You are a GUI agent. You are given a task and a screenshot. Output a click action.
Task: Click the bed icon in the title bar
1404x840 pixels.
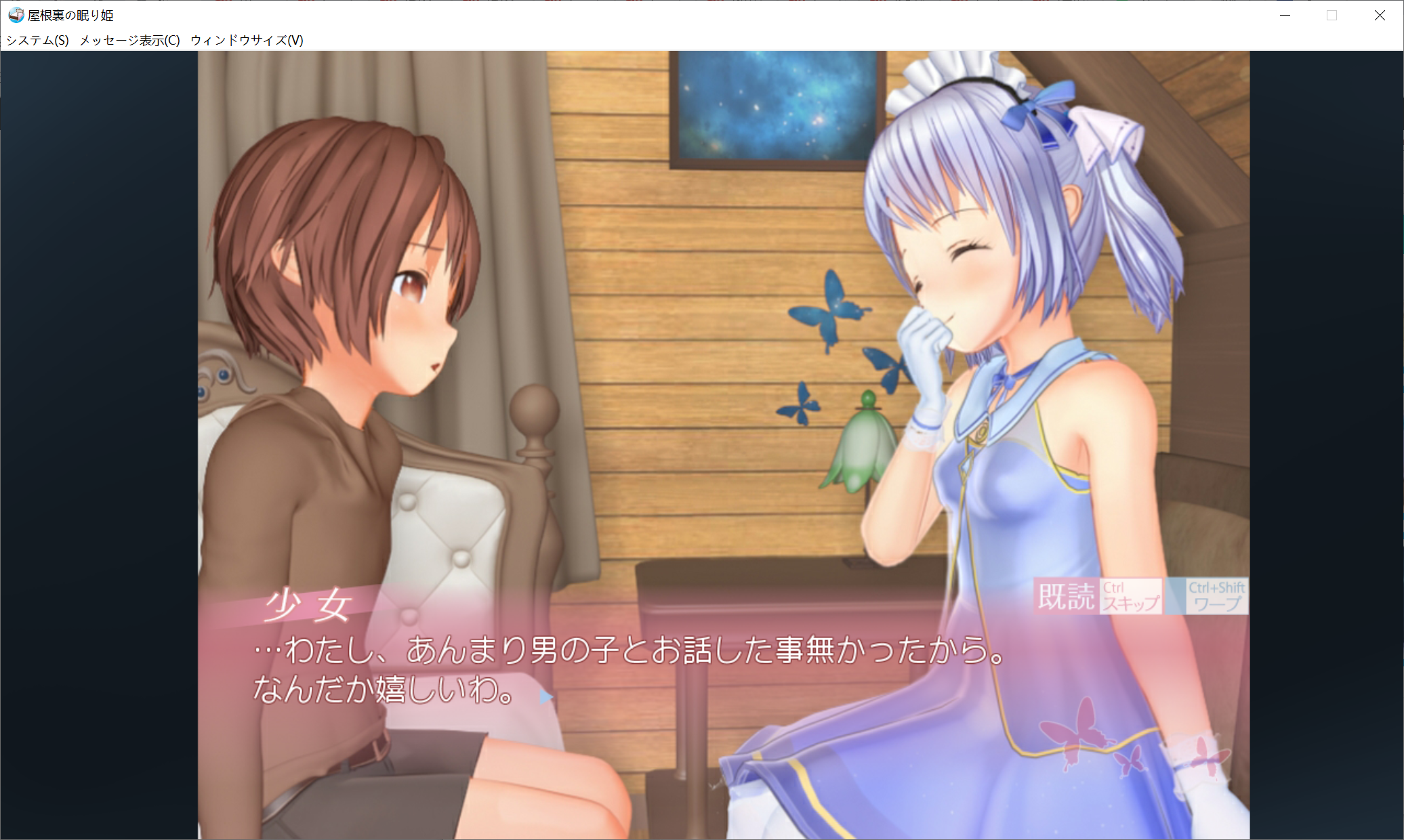click(15, 14)
